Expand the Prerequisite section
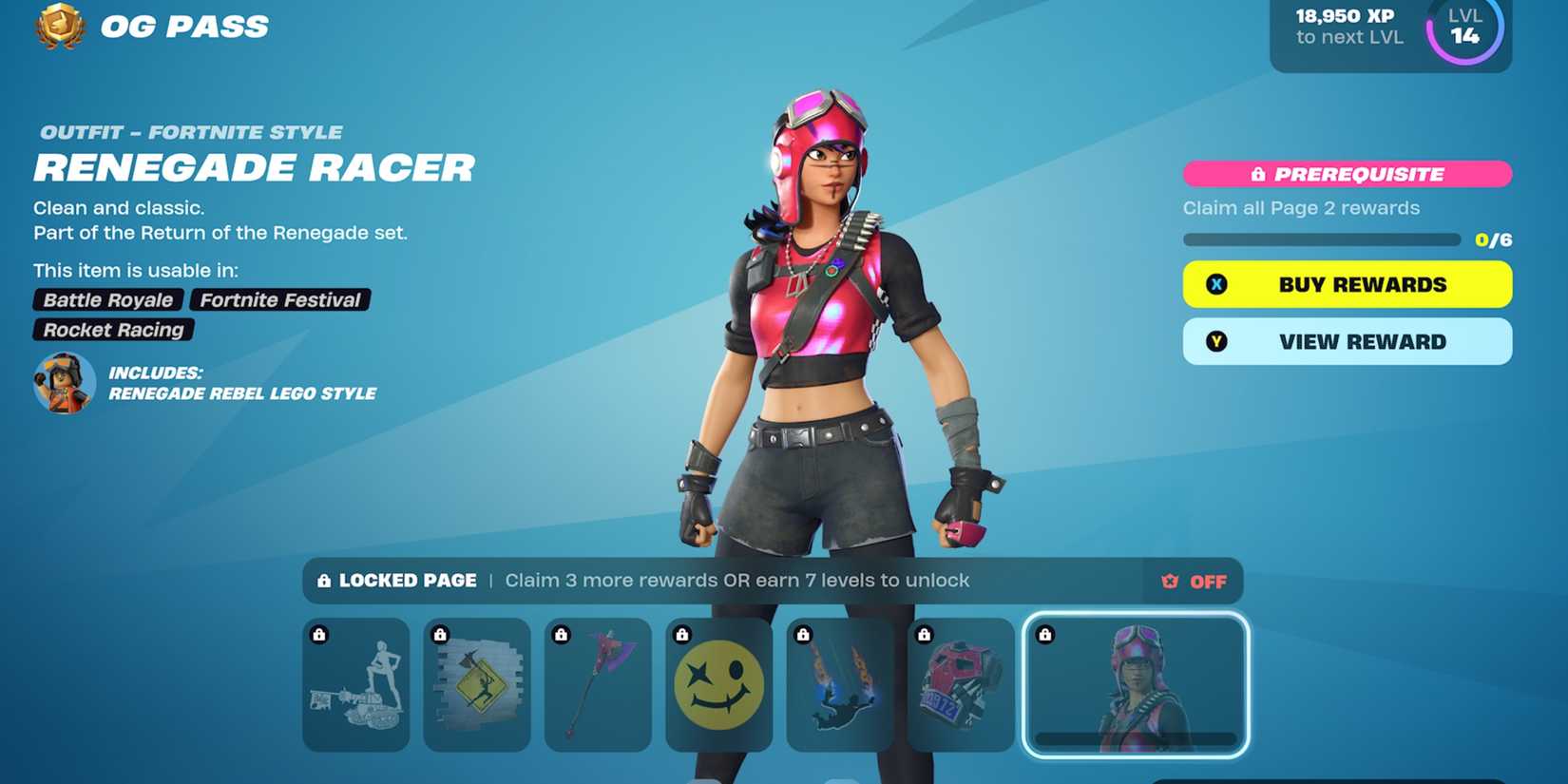Viewport: 1568px width, 784px height. (x=1346, y=174)
